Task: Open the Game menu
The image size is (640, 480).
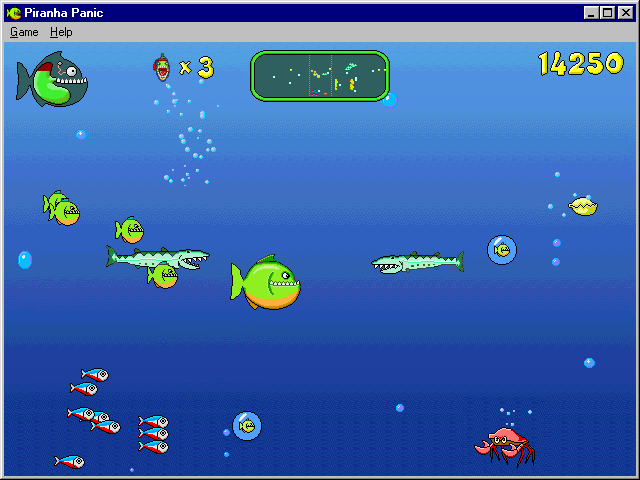Action: point(24,32)
